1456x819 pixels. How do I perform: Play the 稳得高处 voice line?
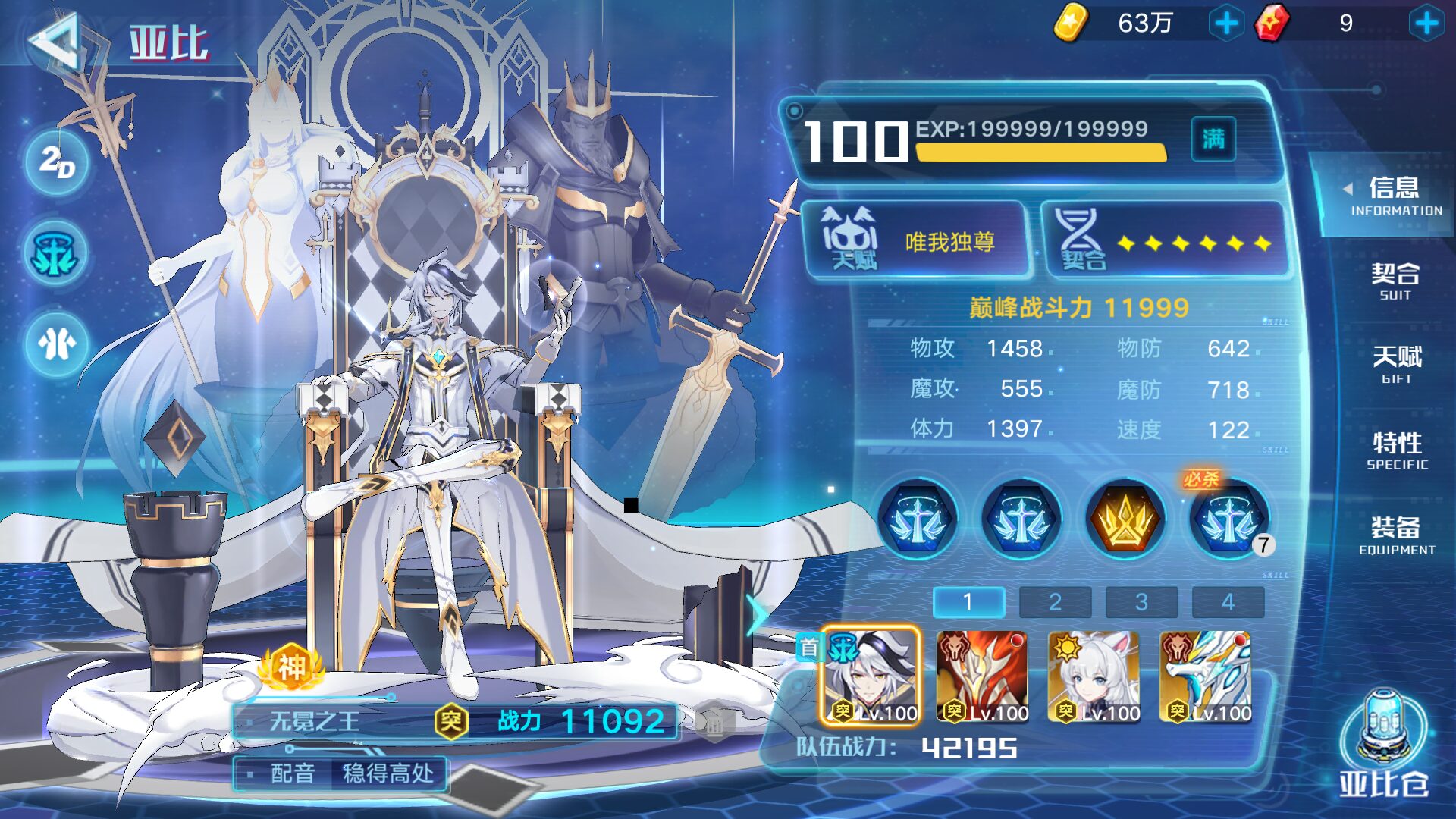pyautogui.click(x=388, y=773)
